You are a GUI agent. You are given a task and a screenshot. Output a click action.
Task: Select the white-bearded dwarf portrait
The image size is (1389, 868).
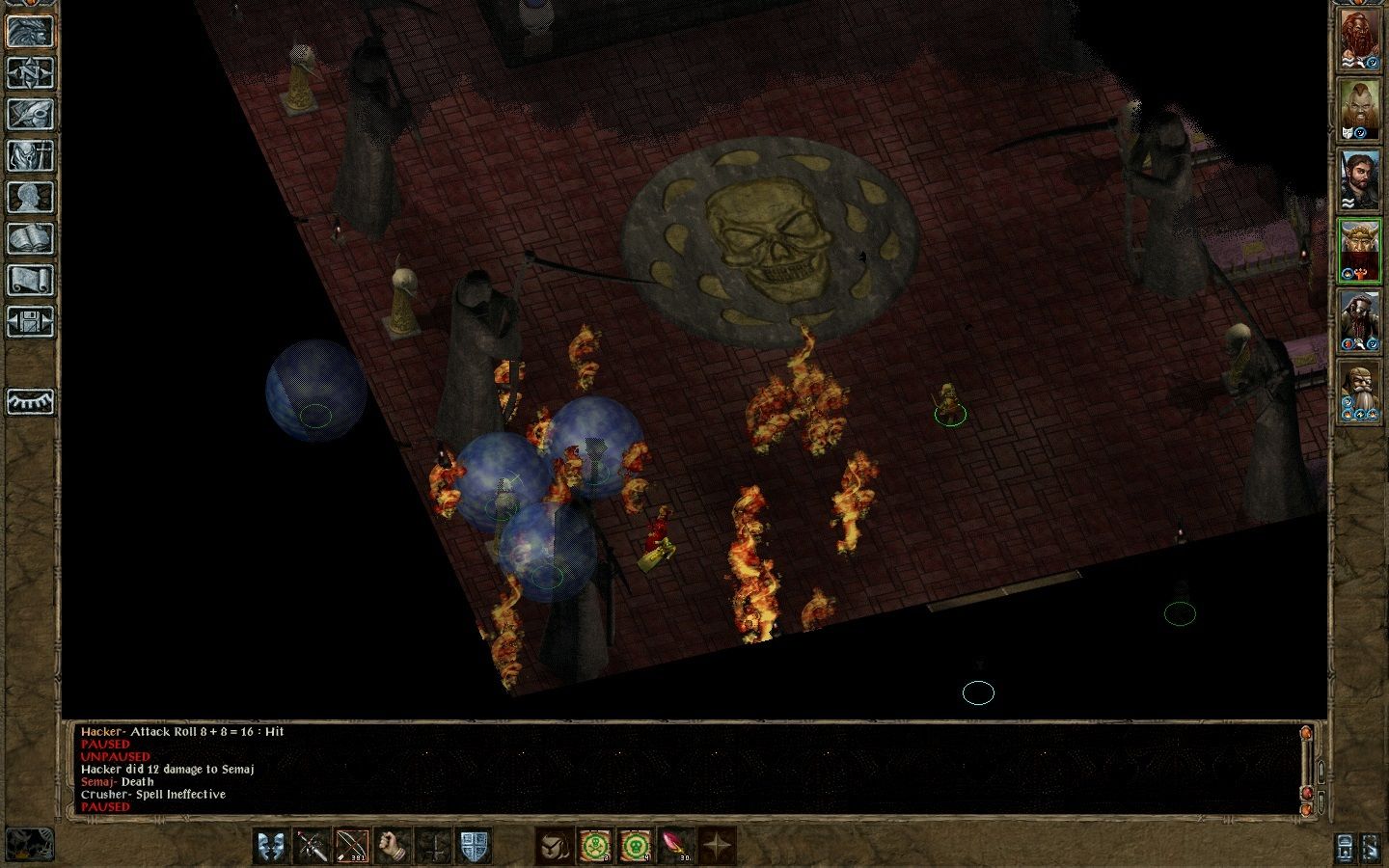pyautogui.click(x=1359, y=391)
